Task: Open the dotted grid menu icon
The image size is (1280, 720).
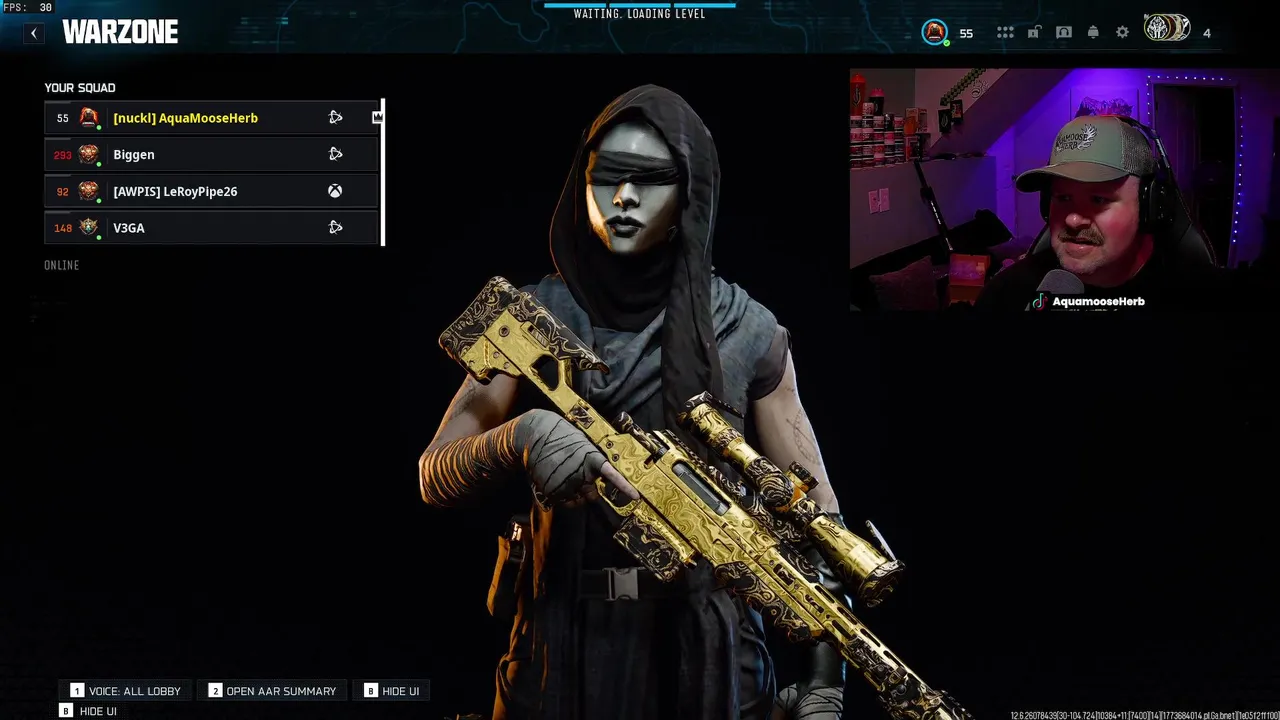Action: (x=1005, y=33)
